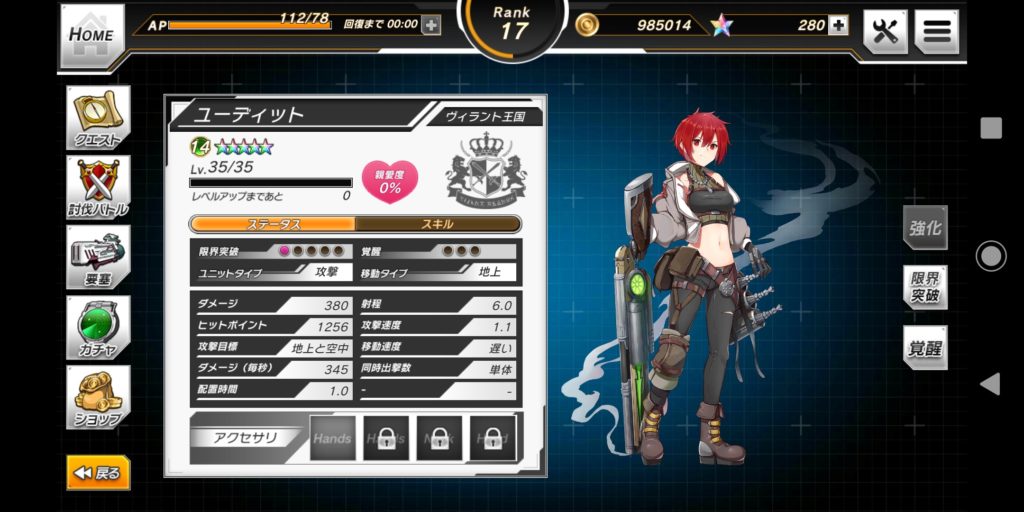This screenshot has width=1024, height=512.
Task: Go to the 要塞 fortress menu
Action: 98,257
